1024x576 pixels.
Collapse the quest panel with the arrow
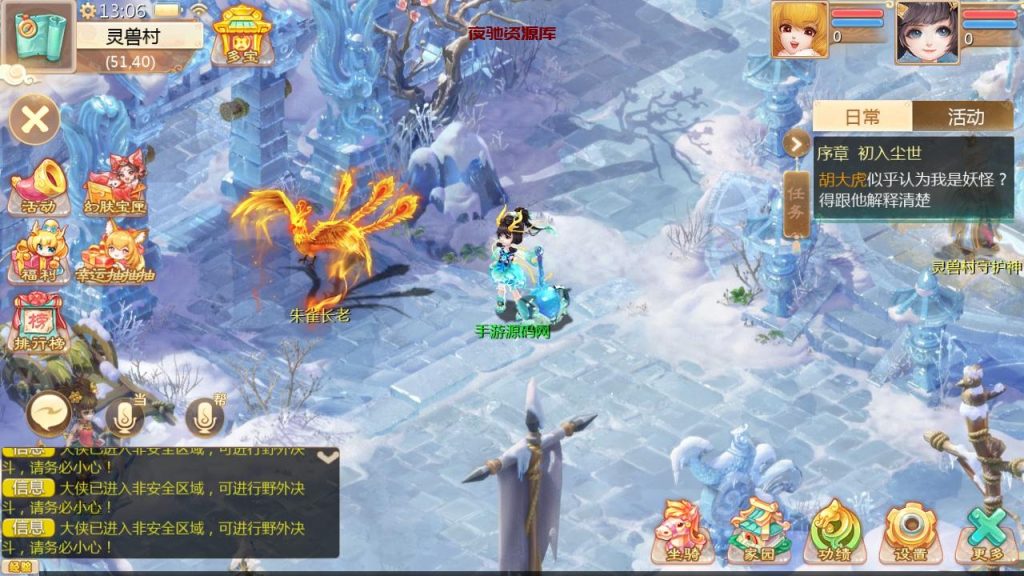click(796, 144)
